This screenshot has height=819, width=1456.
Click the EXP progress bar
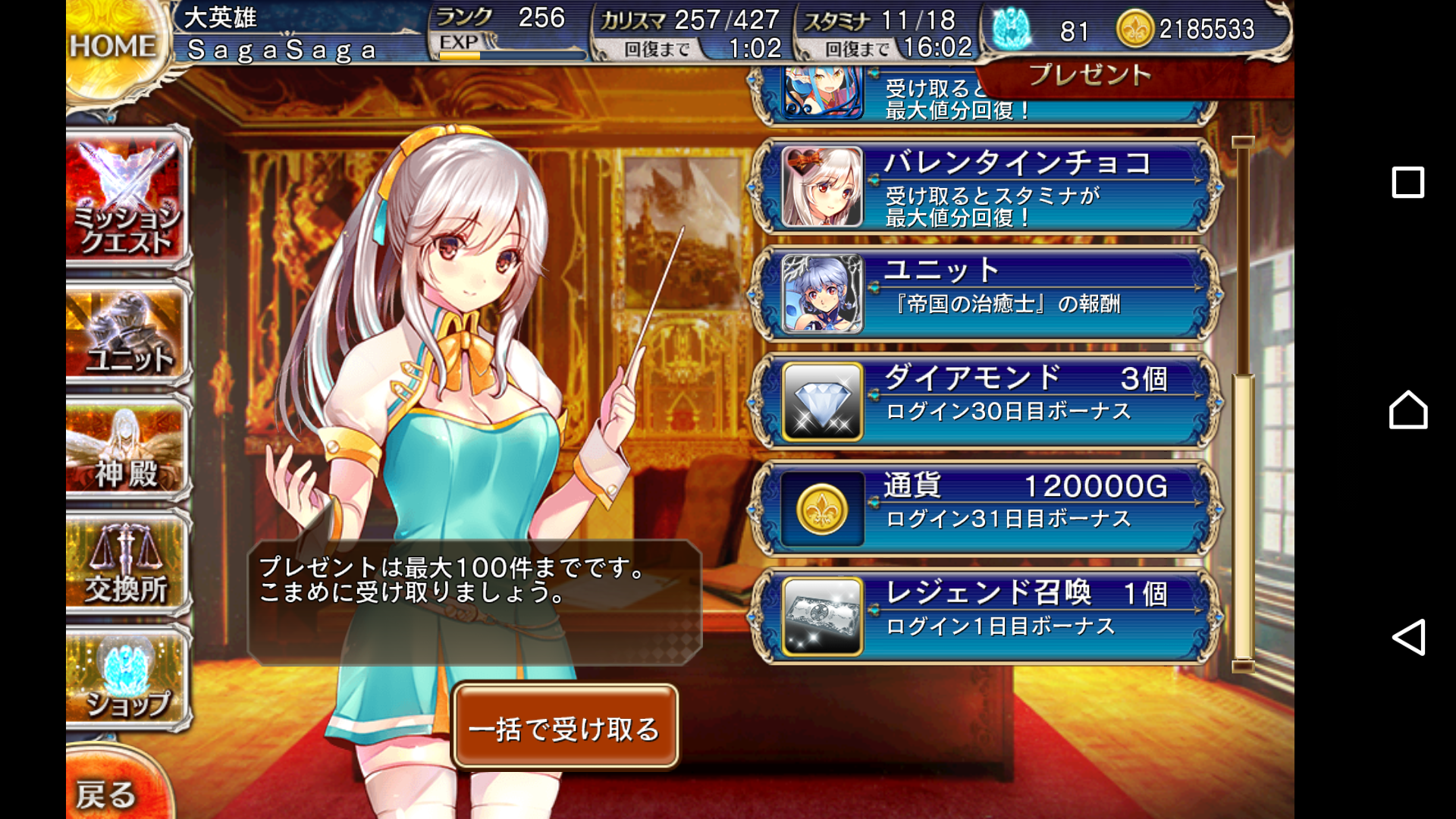(512, 55)
